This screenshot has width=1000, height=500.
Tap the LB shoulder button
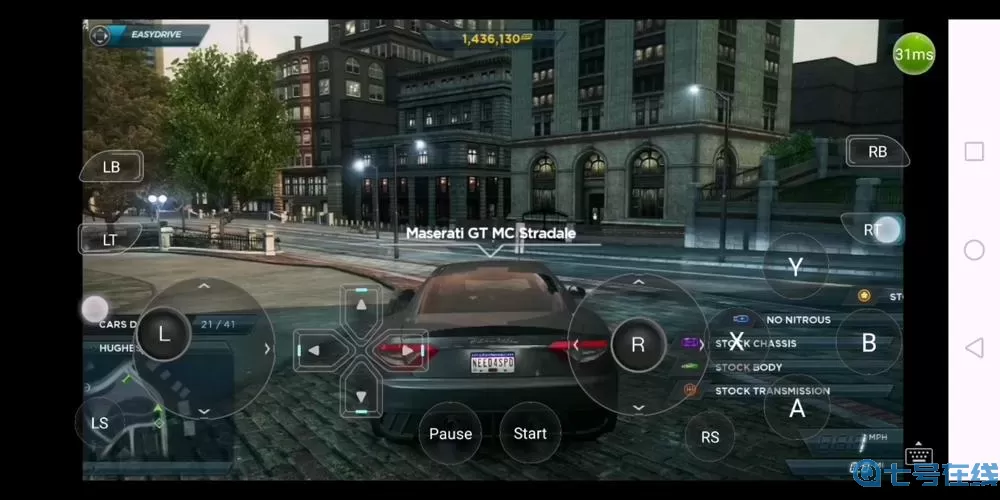pyautogui.click(x=111, y=167)
